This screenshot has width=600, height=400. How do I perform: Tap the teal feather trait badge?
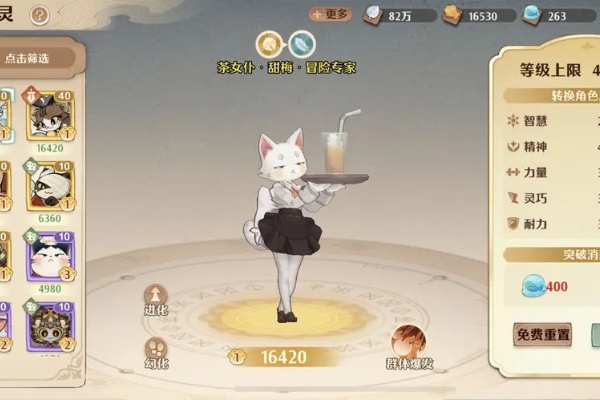tap(302, 44)
